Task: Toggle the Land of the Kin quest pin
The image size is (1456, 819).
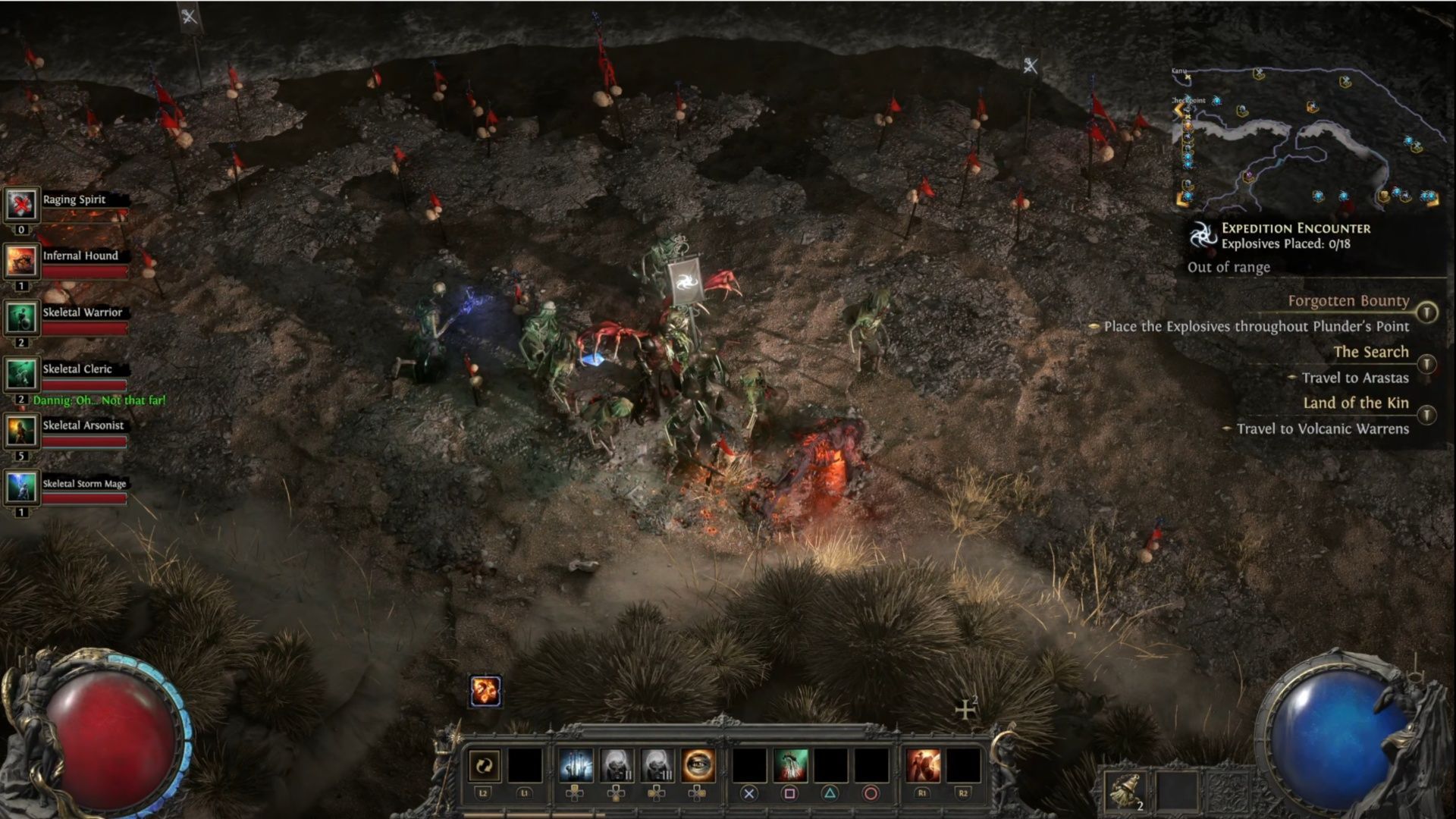Action: [x=1427, y=415]
